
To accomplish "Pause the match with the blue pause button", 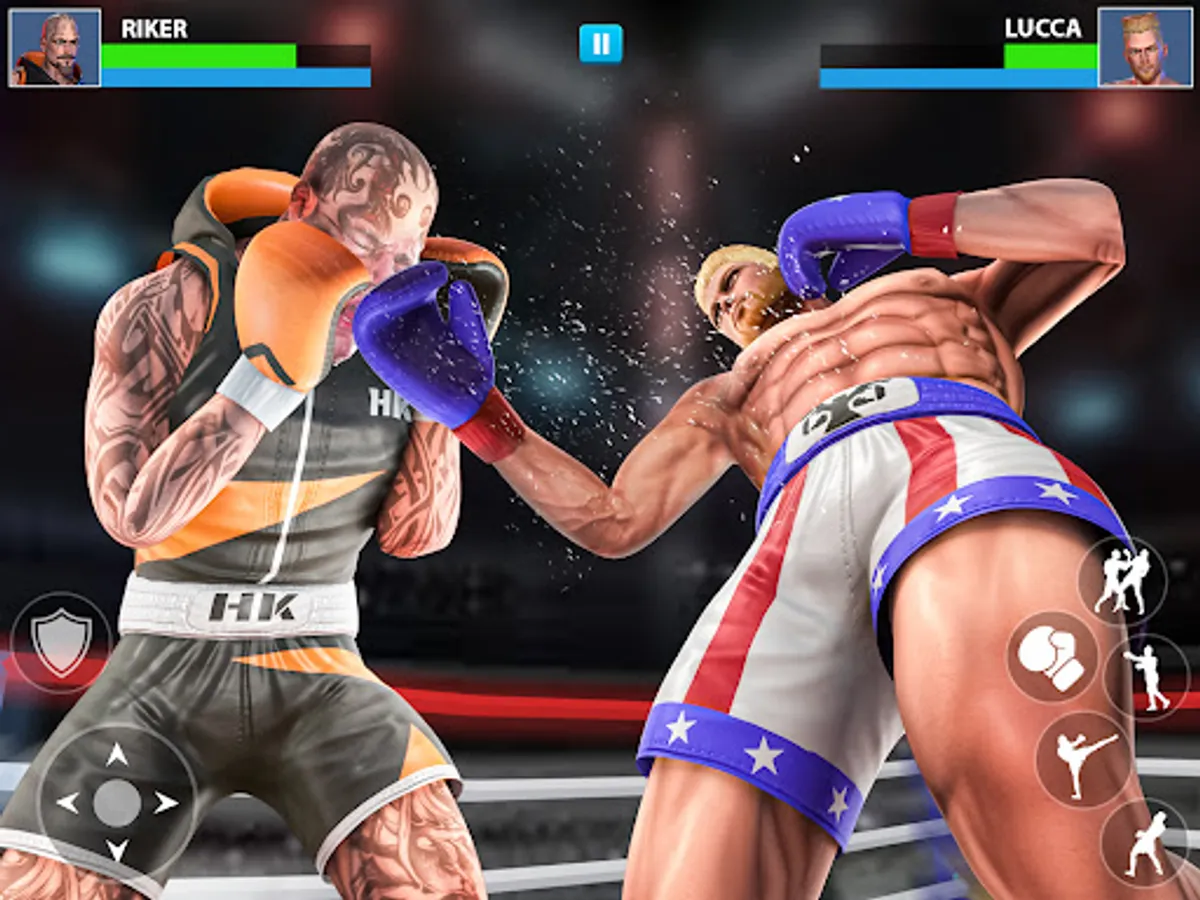I will 600,44.
